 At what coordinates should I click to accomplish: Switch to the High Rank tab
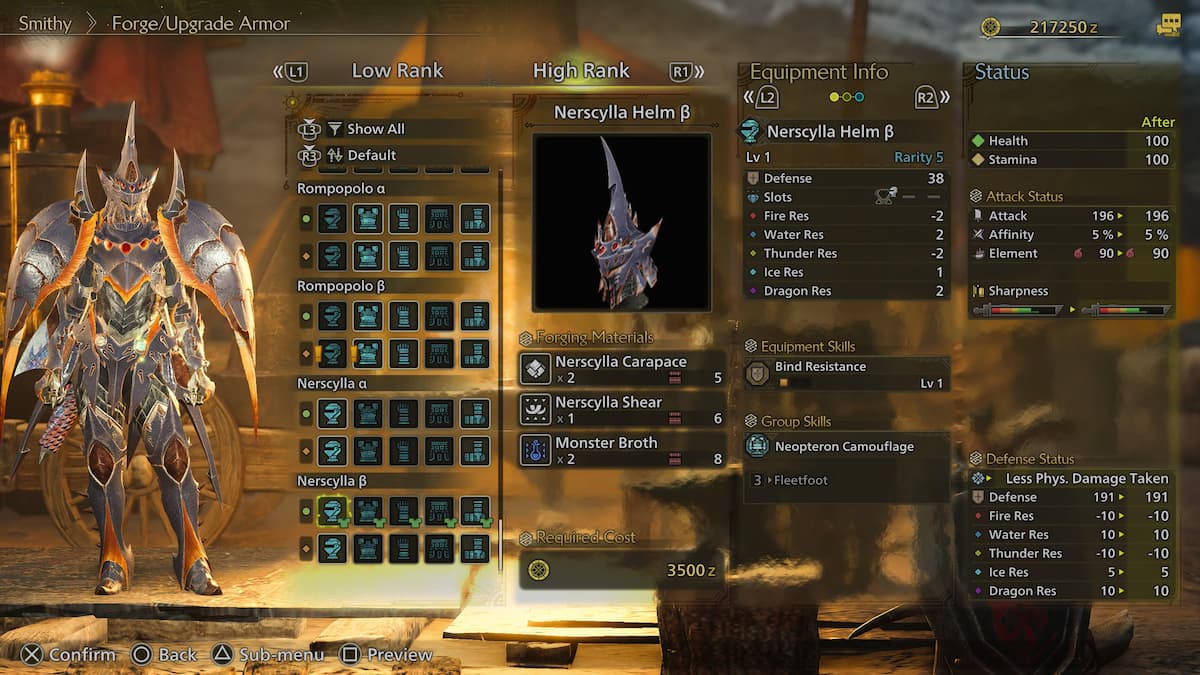[x=581, y=71]
